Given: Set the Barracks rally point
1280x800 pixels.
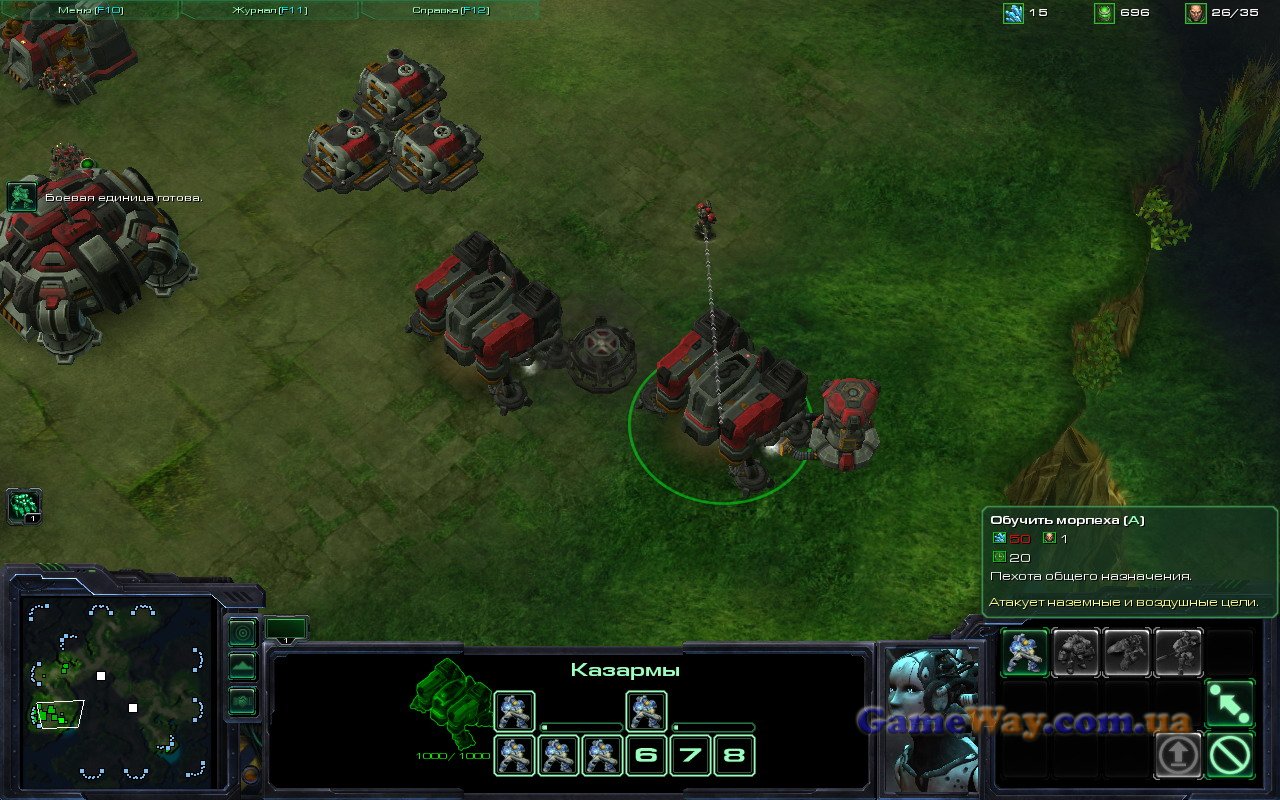Looking at the screenshot, I should click(1229, 703).
